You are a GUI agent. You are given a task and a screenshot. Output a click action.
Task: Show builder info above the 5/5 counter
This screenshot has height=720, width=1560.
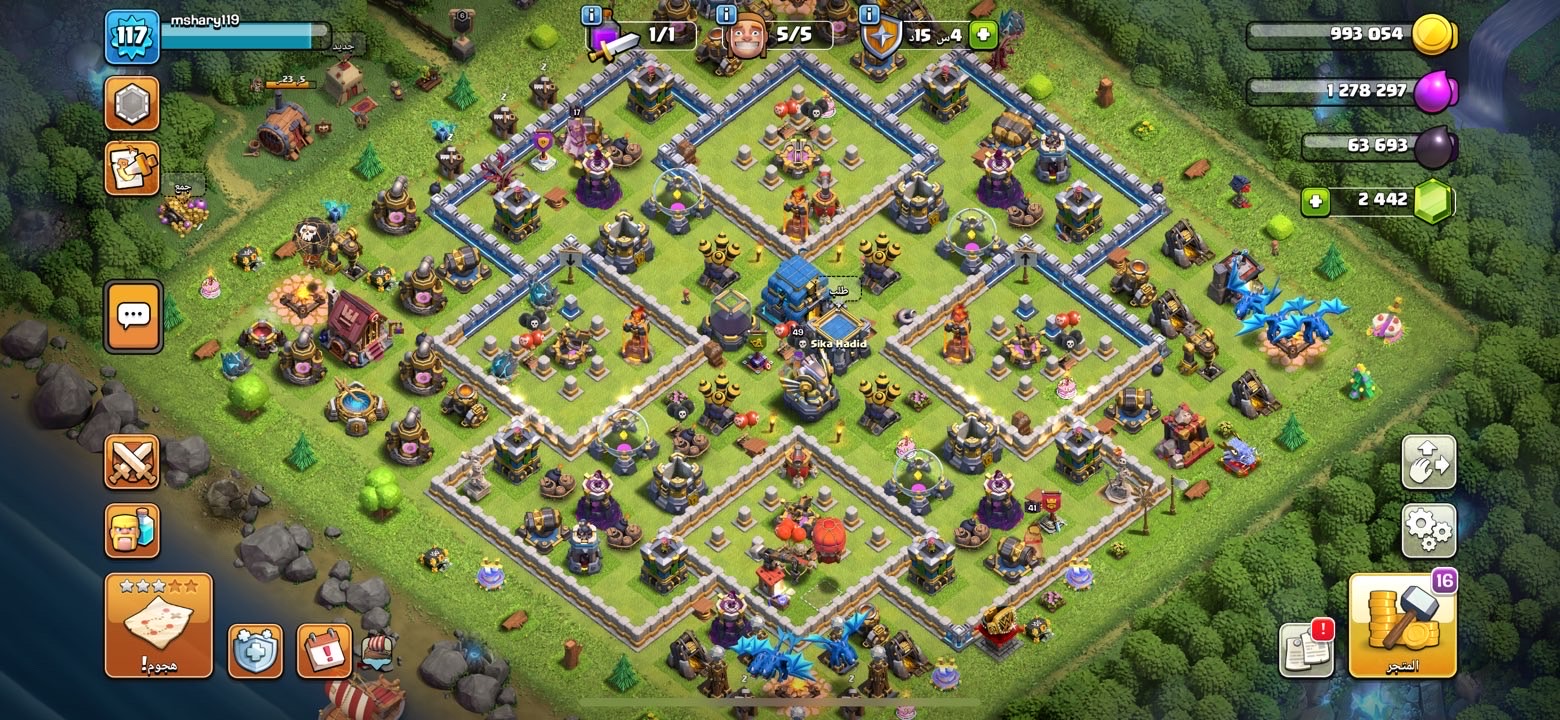tap(728, 15)
